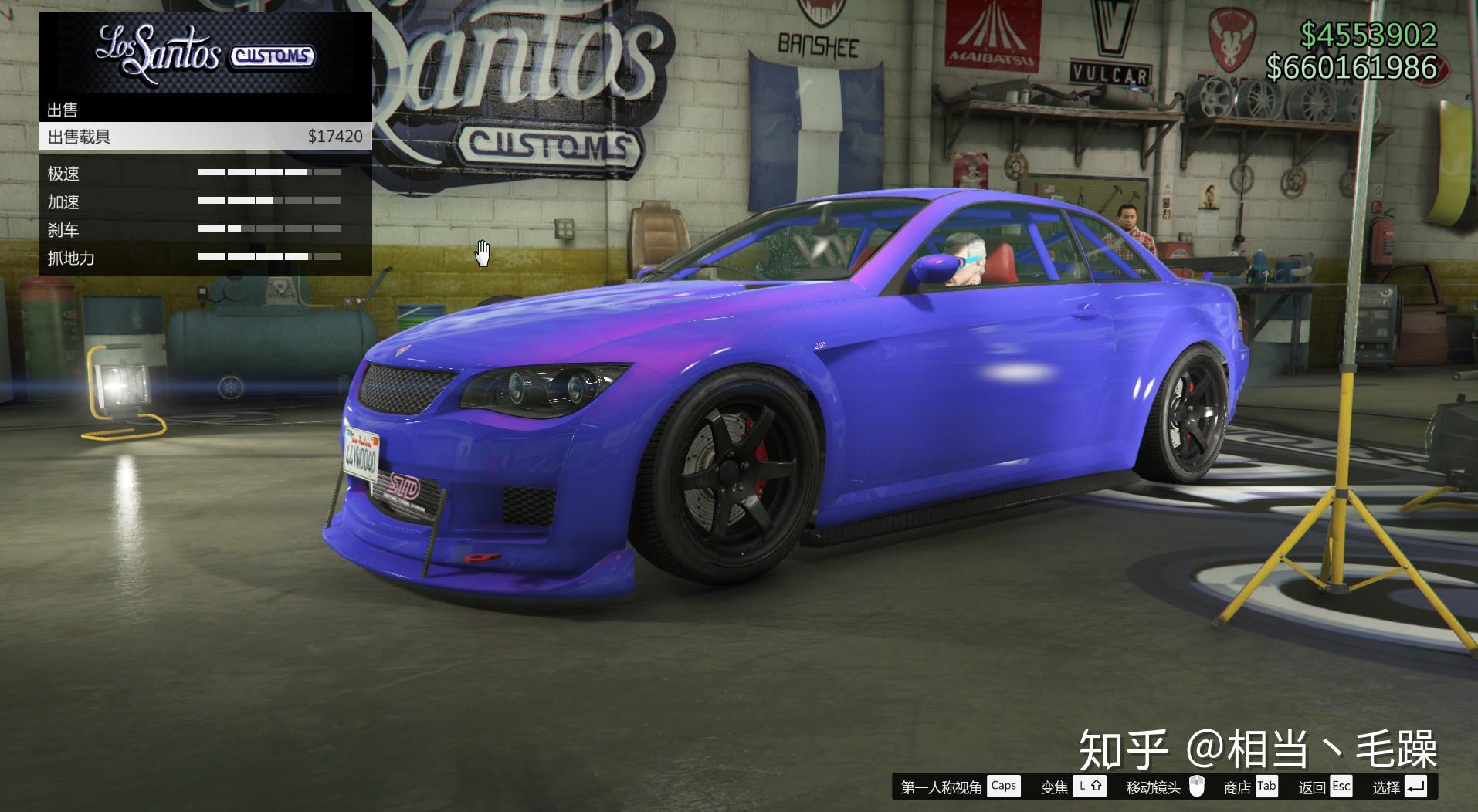The width and height of the screenshot is (1478, 812).
Task: Click the Esc key return icon
Action: (x=1341, y=787)
